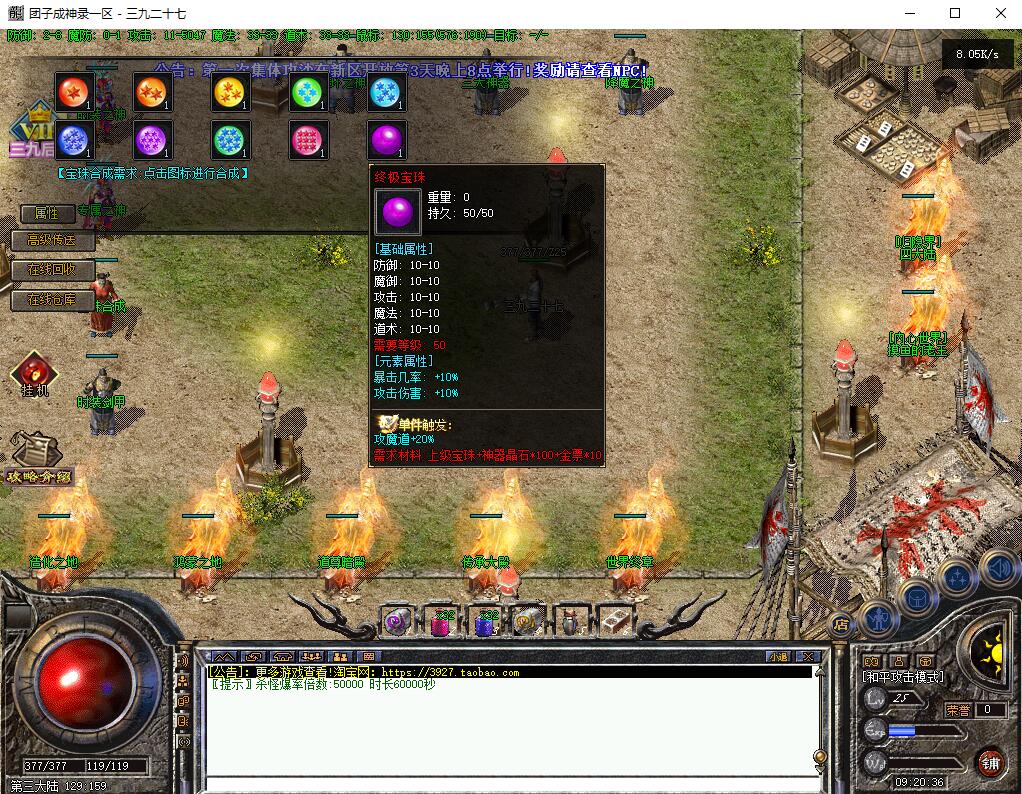Choose the light-blue five-star orb
1022x794 pixels.
point(387,92)
